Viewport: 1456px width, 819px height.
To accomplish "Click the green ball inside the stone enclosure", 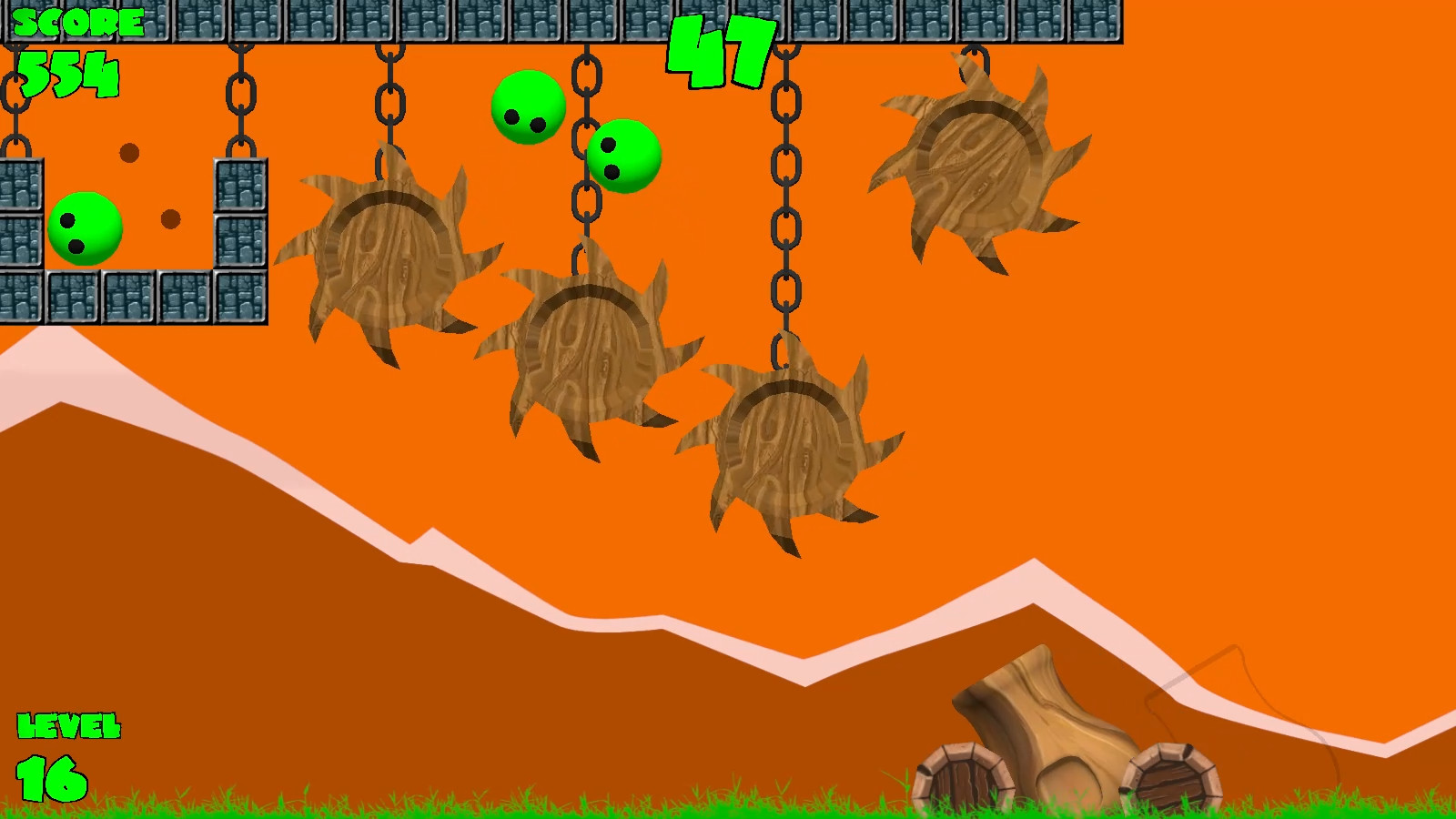I will tap(84, 223).
